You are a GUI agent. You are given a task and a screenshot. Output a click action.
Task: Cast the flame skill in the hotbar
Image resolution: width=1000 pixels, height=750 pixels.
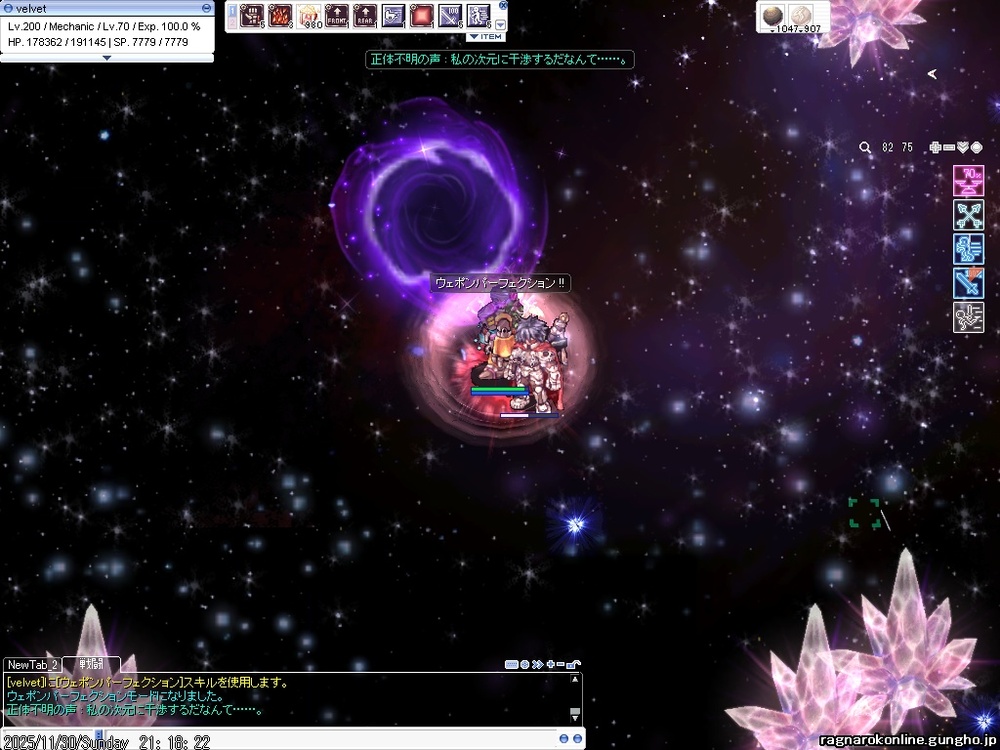[280, 16]
